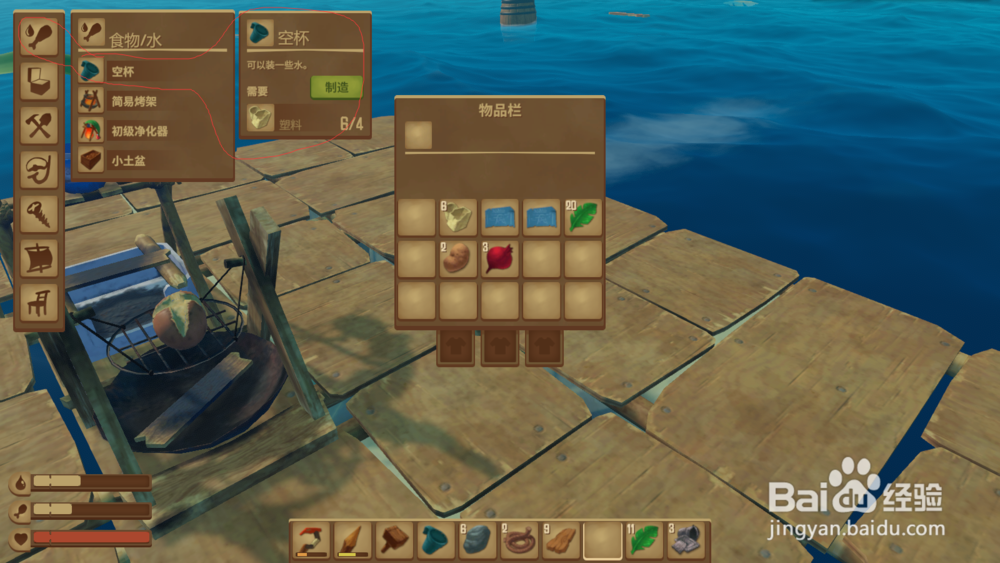Screen dimensions: 1000x563
Task: Click the potato slot in the inventory
Action: [458, 259]
